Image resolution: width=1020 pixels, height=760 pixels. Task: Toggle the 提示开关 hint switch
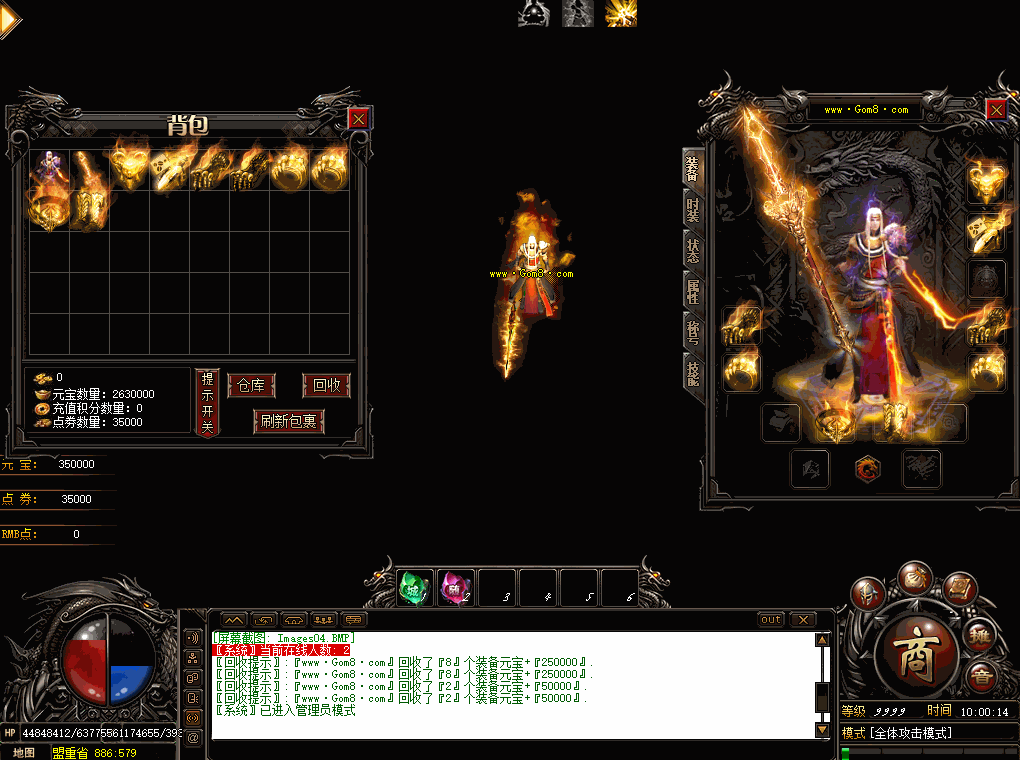207,402
